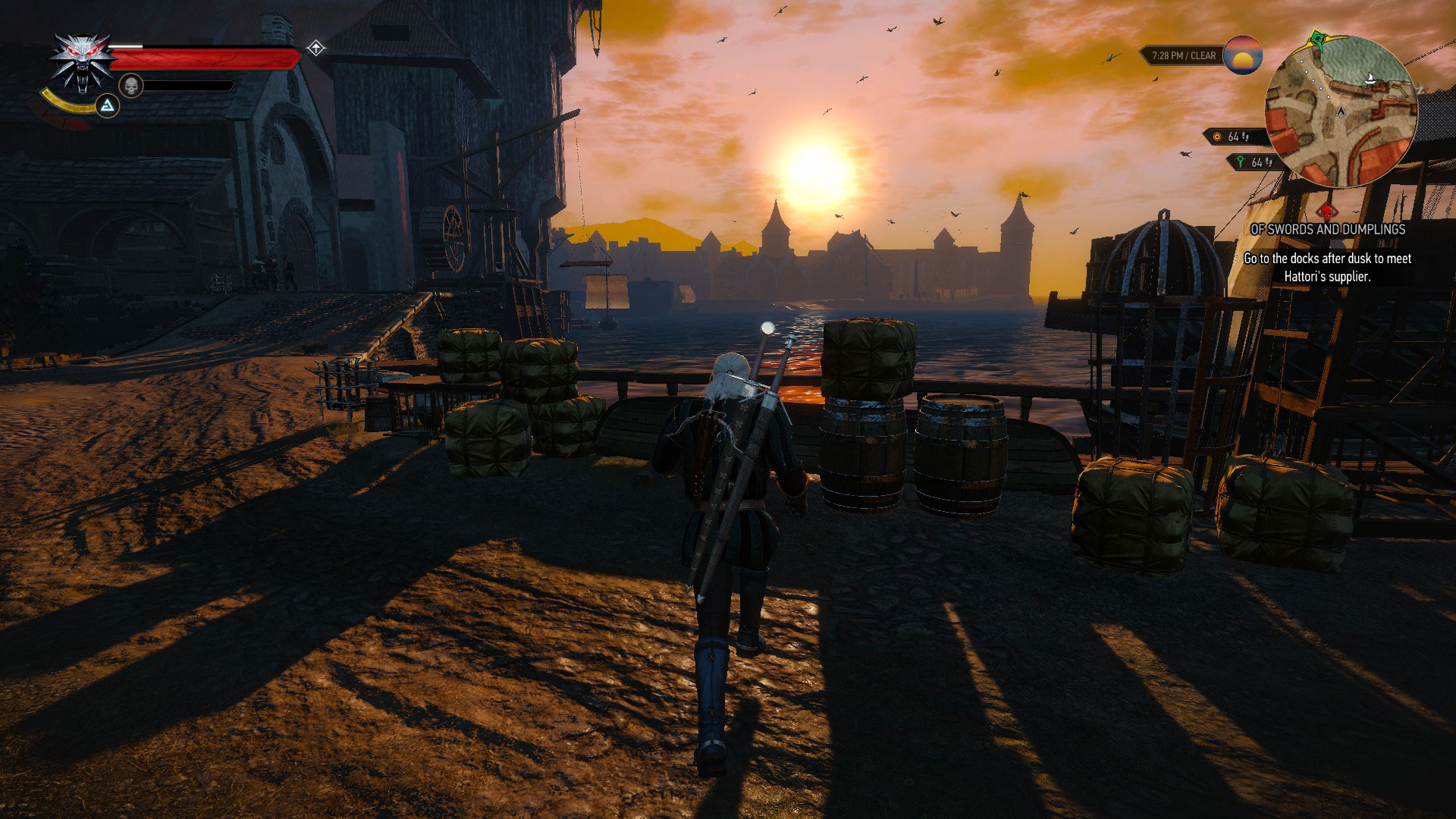This screenshot has height=819, width=1456.
Task: Click the player arrow in the minimap center
Action: [x=1341, y=111]
